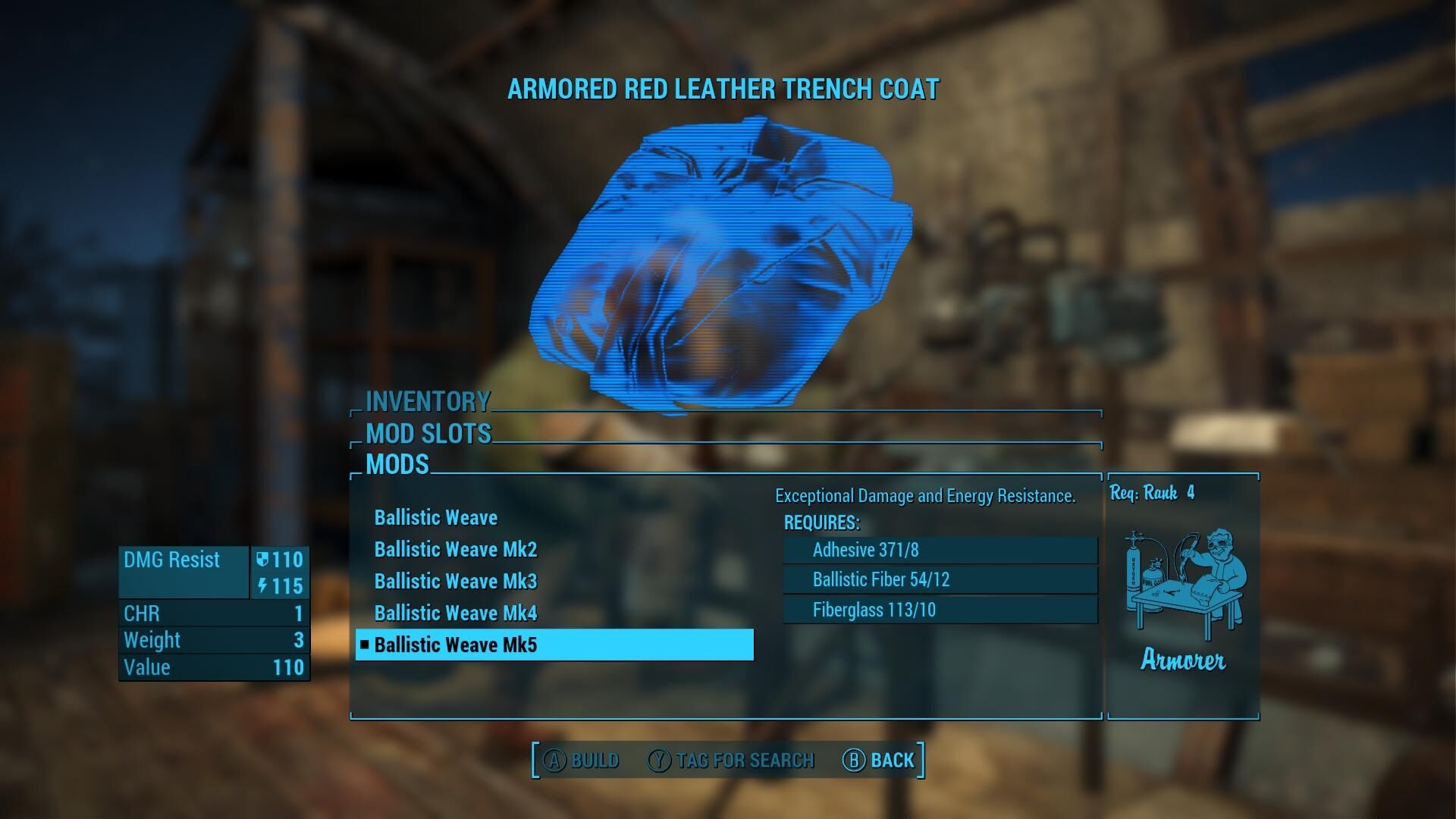Select the Ballistic Weave Mk5 mod
Image resolution: width=1456 pixels, height=819 pixels.
click(x=456, y=645)
